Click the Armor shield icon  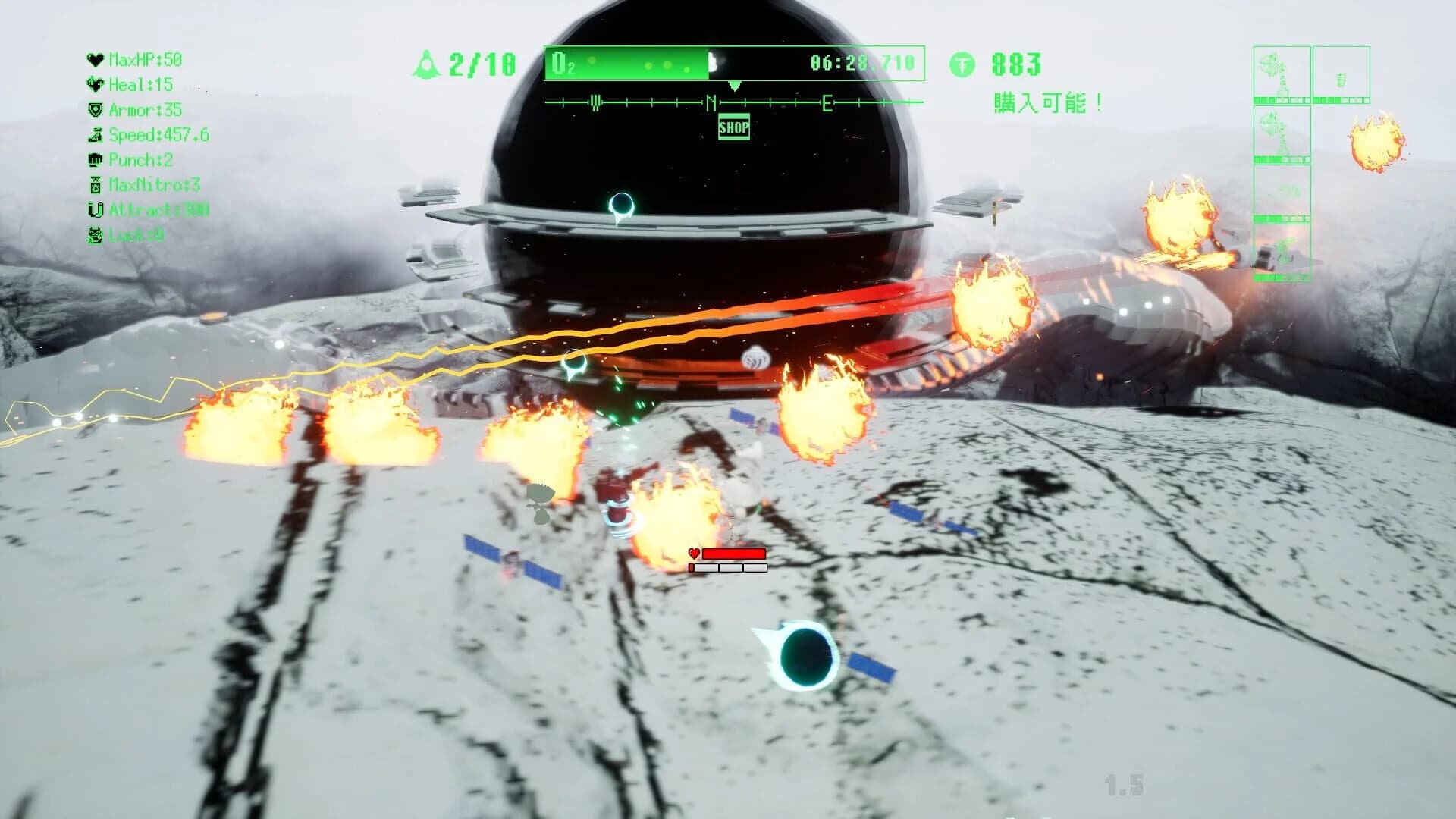coord(96,111)
